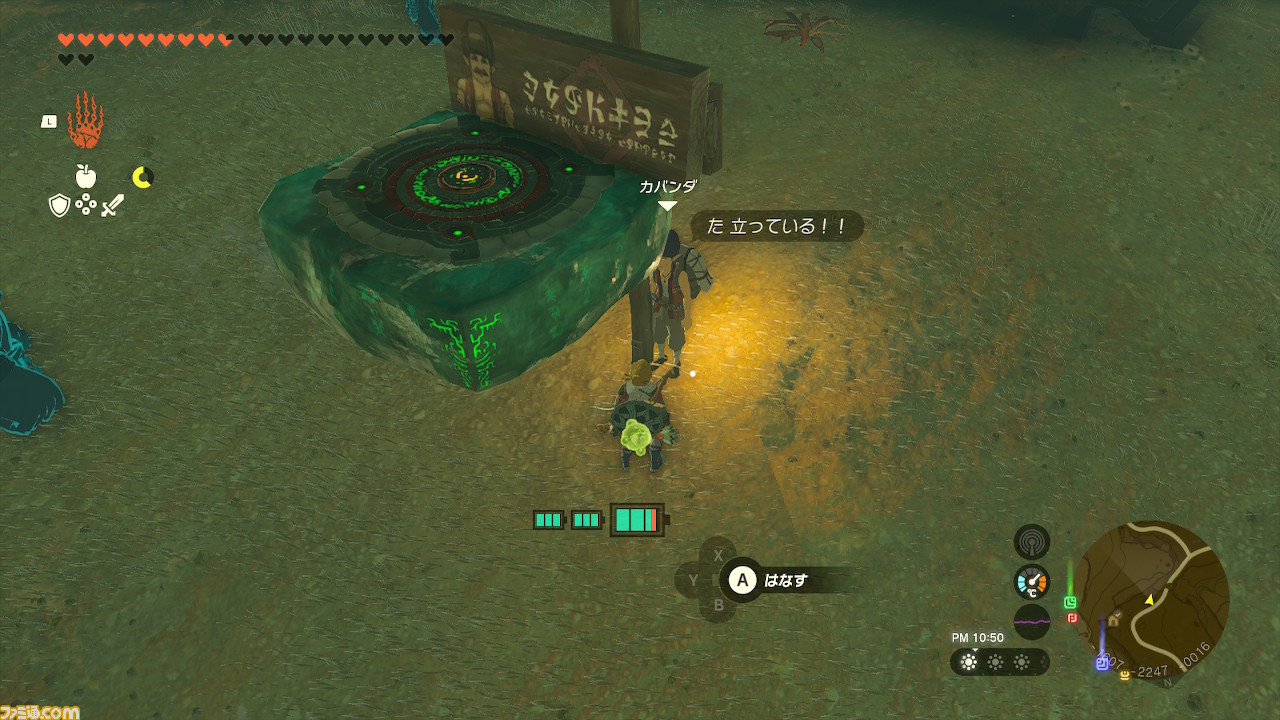Toggle the red pin marker on the minimap
Viewport: 1280px width, 720px height.
pos(1072,619)
